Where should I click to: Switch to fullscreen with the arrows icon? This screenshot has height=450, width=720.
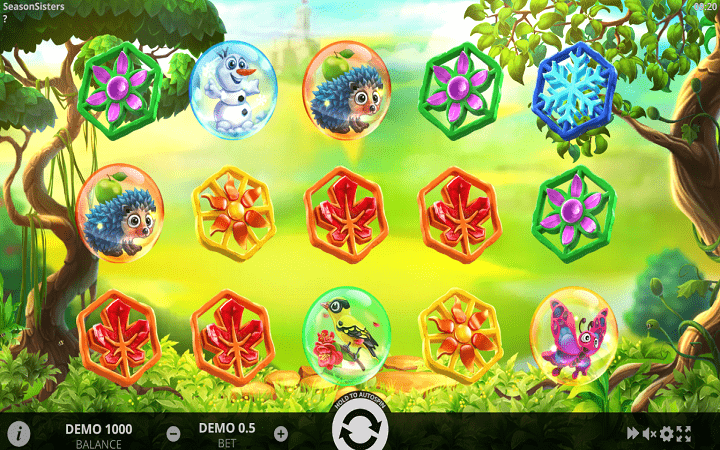[x=684, y=433]
